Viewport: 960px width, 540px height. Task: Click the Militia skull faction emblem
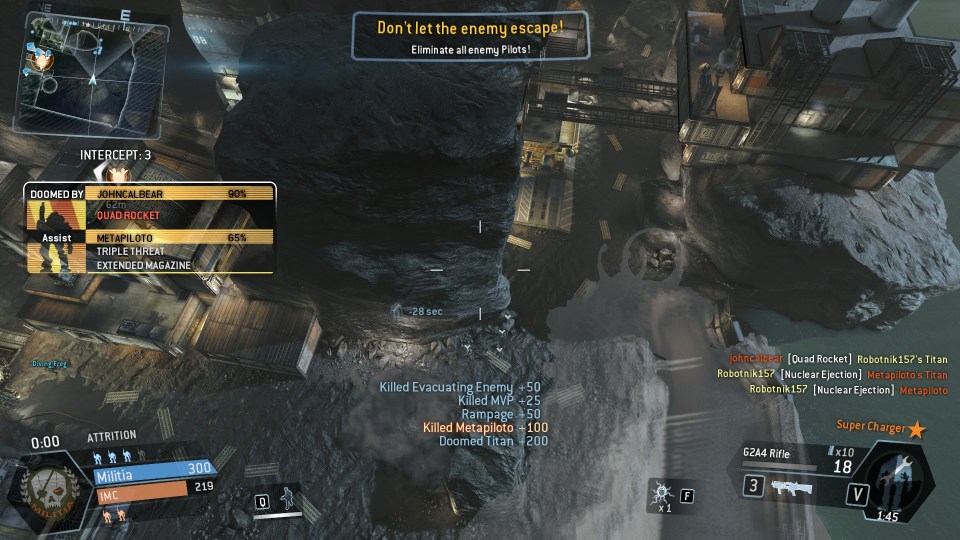(x=46, y=489)
